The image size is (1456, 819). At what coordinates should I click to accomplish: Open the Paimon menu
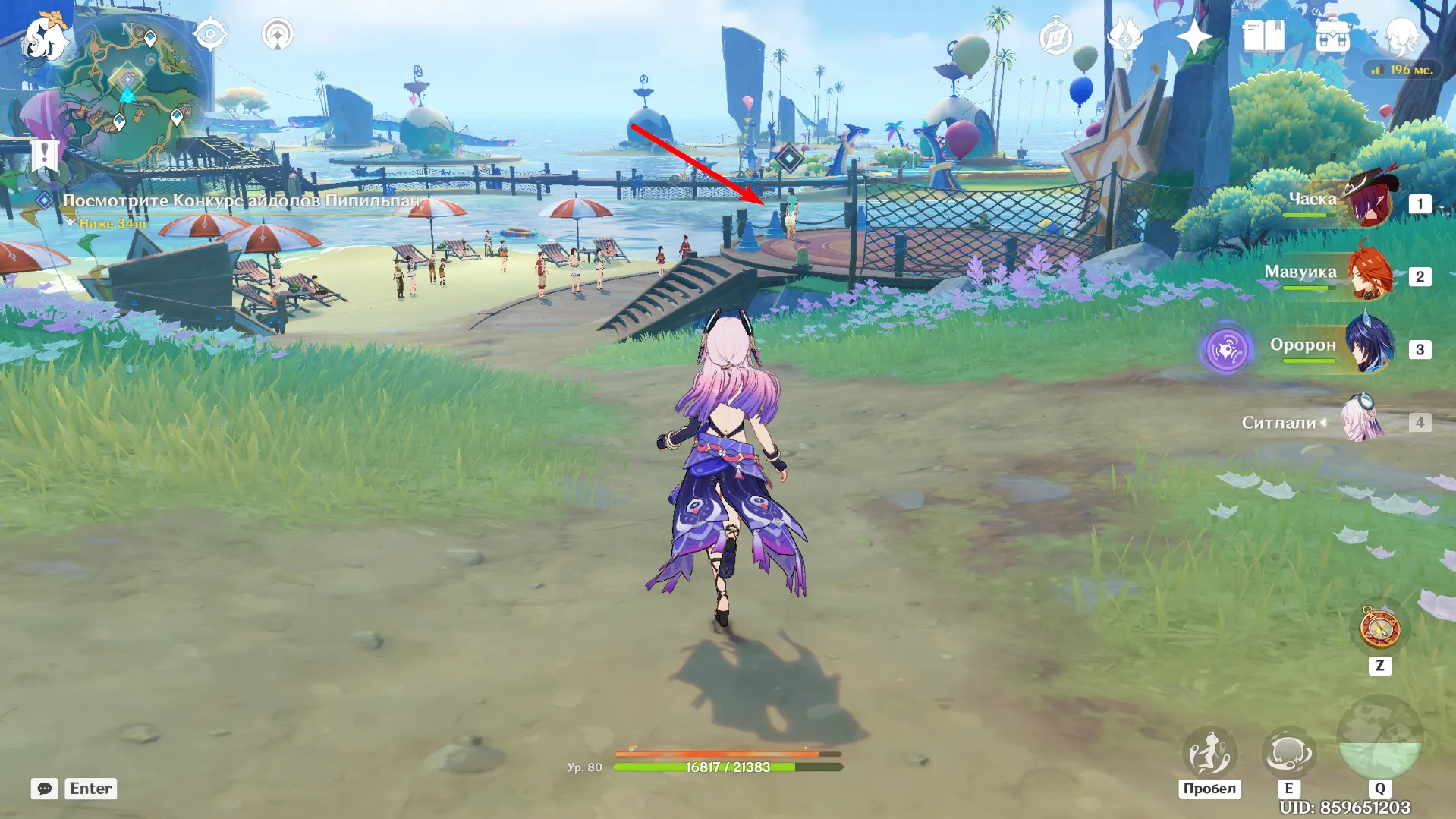tap(47, 36)
